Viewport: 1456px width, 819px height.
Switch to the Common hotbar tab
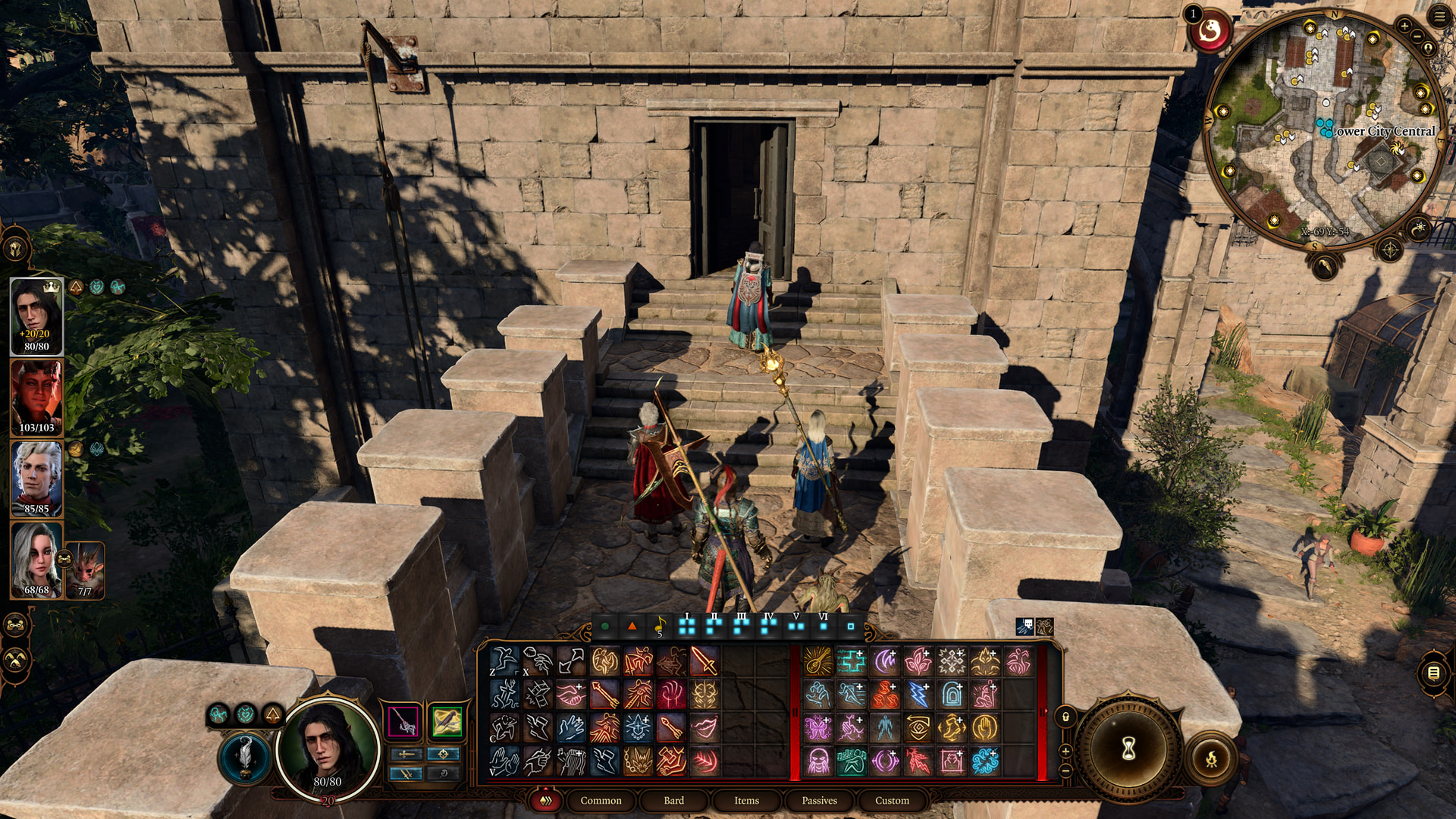coord(601,800)
